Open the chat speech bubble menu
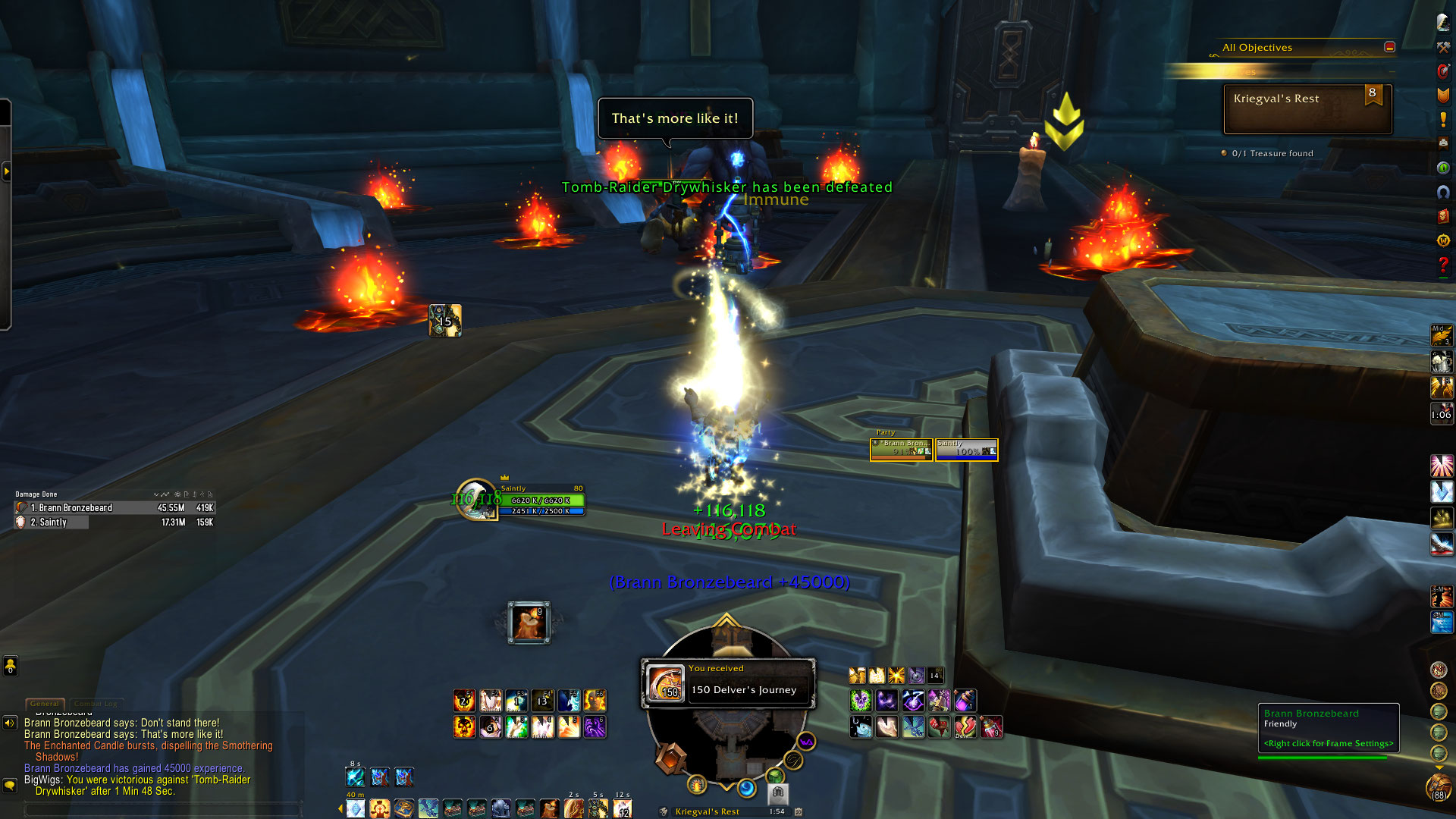This screenshot has width=1456, height=819. 10,786
